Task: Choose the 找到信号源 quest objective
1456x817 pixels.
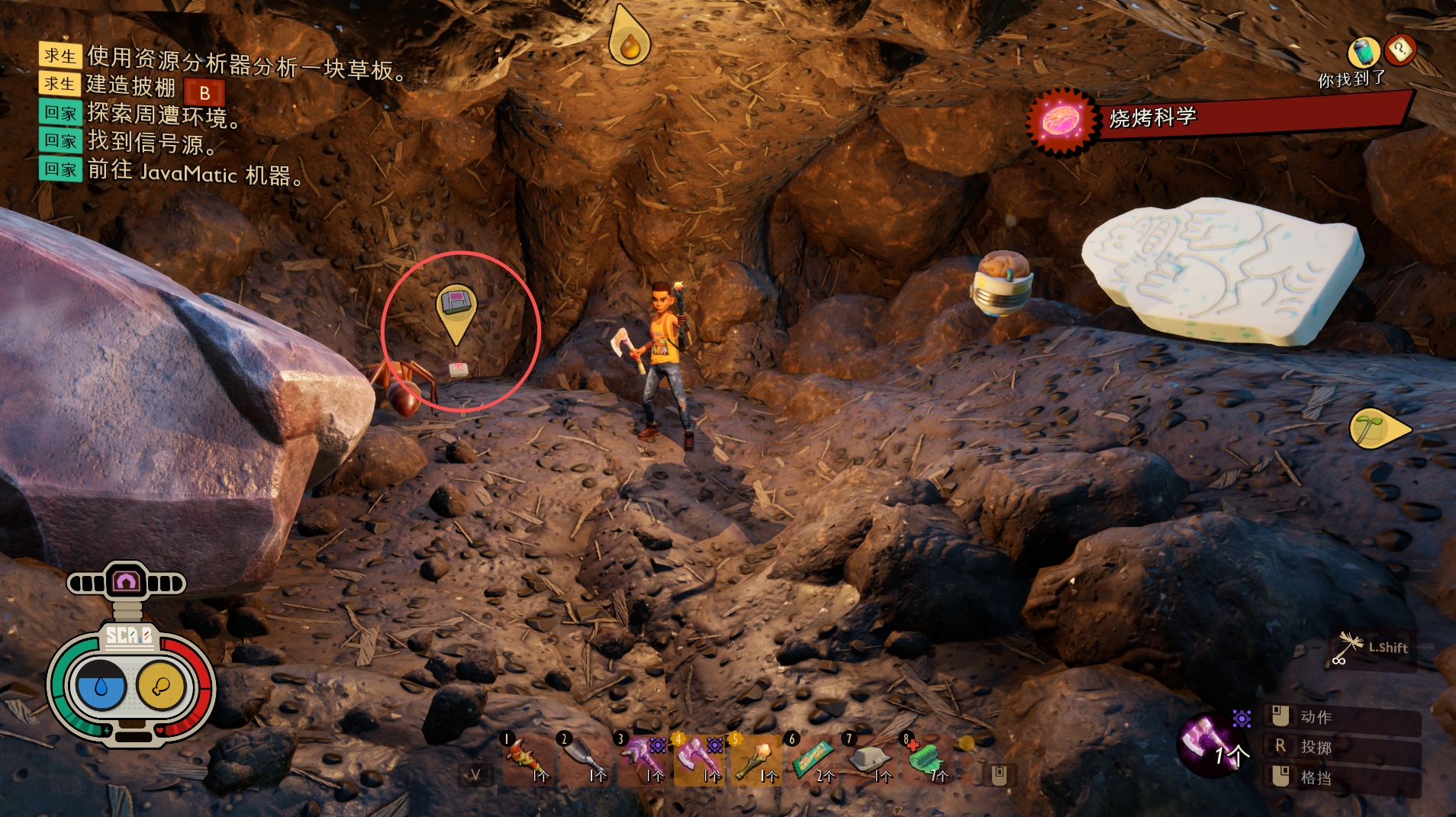Action: tap(152, 142)
